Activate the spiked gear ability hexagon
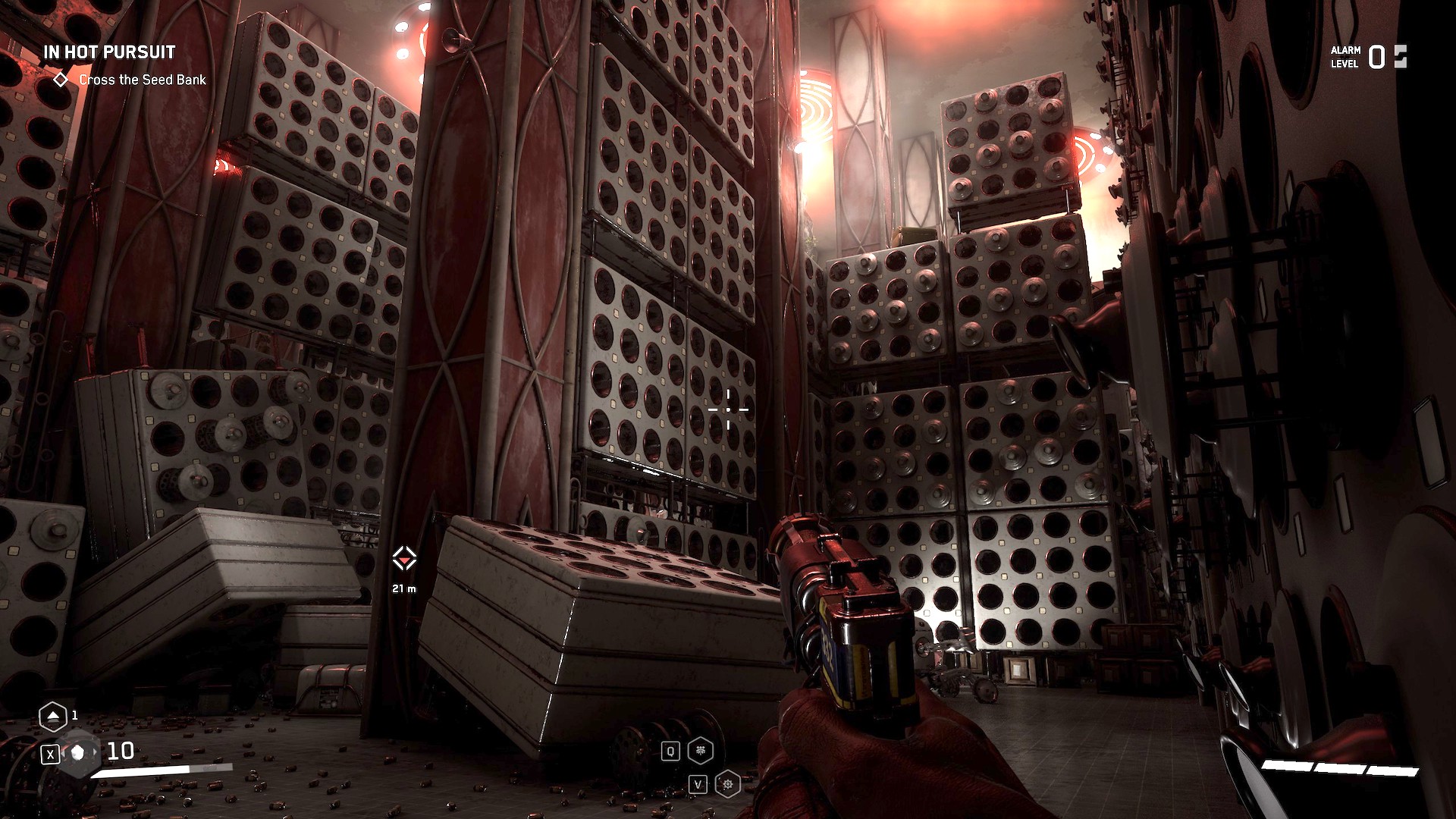Screen dimensions: 1456x819 pyautogui.click(x=727, y=784)
